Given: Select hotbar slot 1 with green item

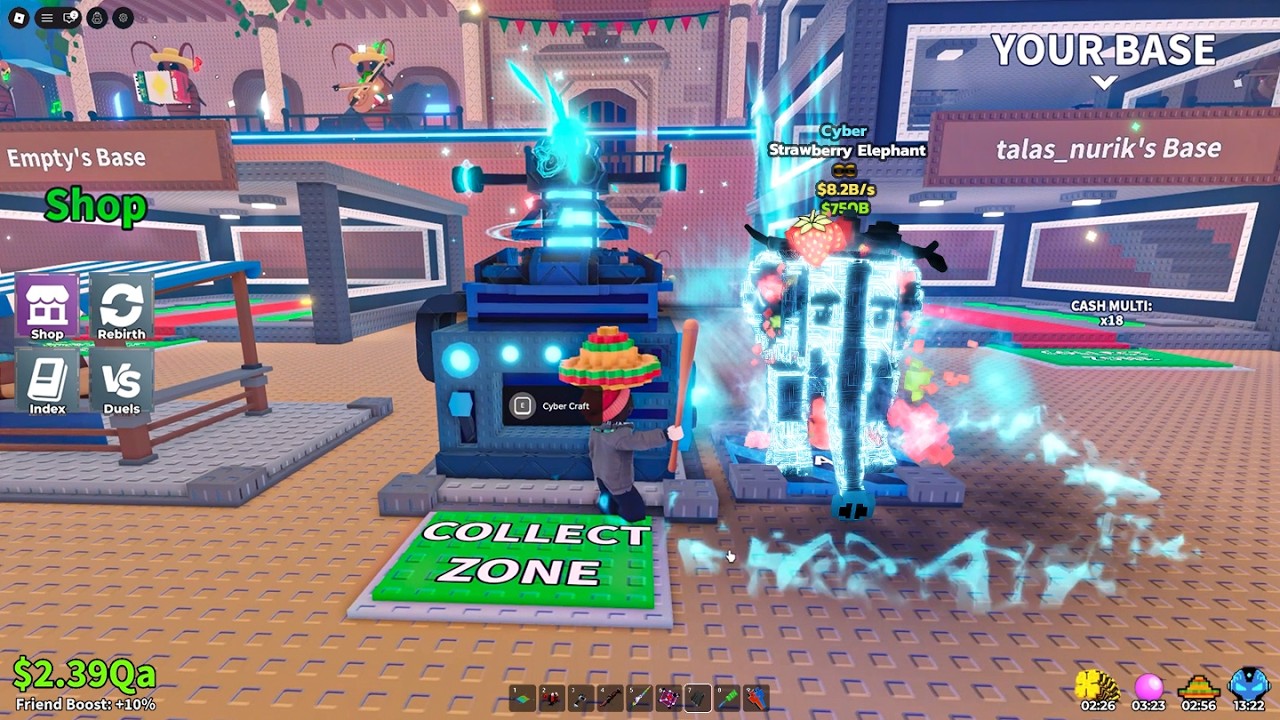Looking at the screenshot, I should [523, 697].
